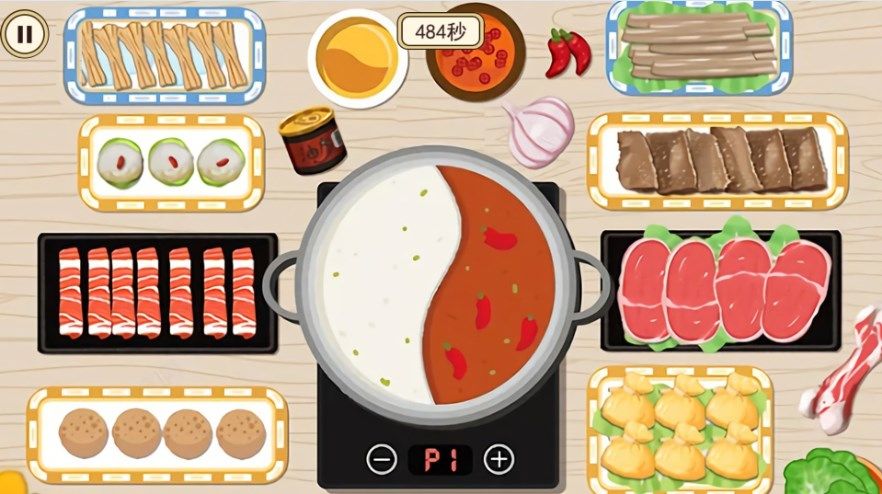882x494 pixels.
Task: Pause the game with the pause button
Action: [x=25, y=35]
